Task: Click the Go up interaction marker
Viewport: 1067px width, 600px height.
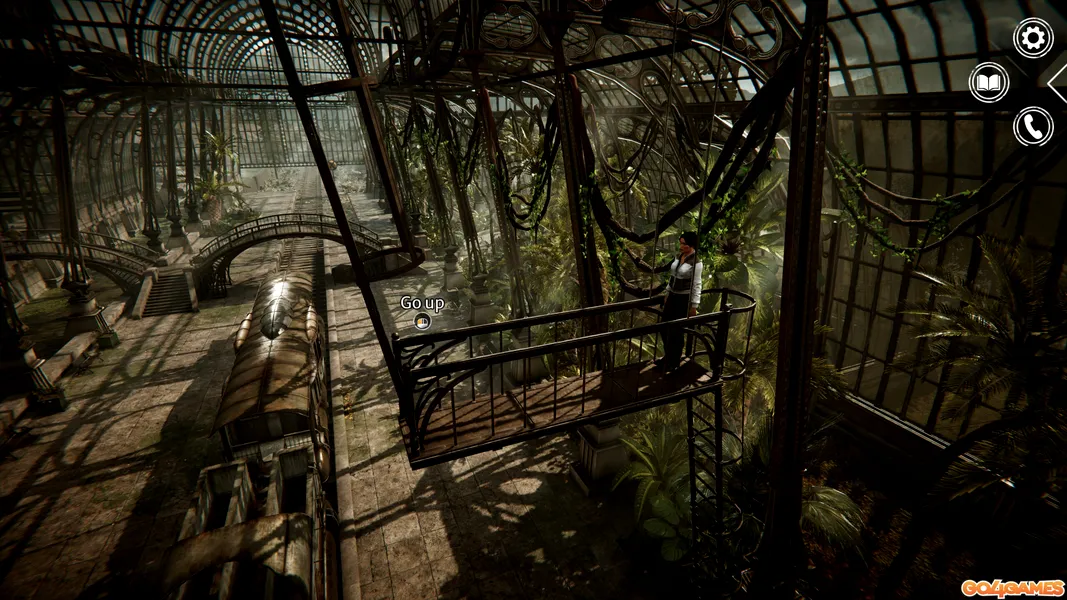Action: [422, 321]
